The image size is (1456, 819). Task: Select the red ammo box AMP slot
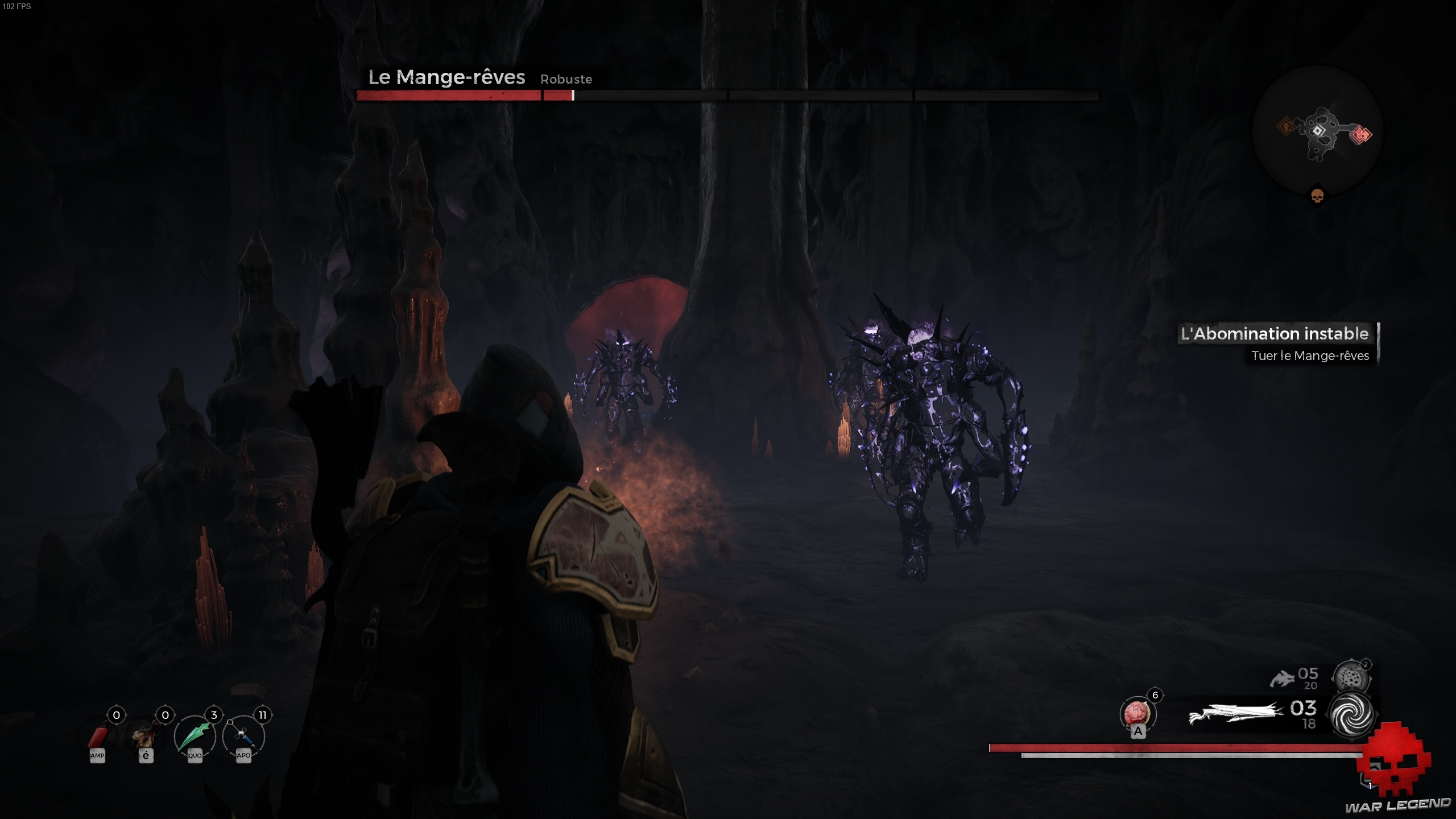pos(98,736)
